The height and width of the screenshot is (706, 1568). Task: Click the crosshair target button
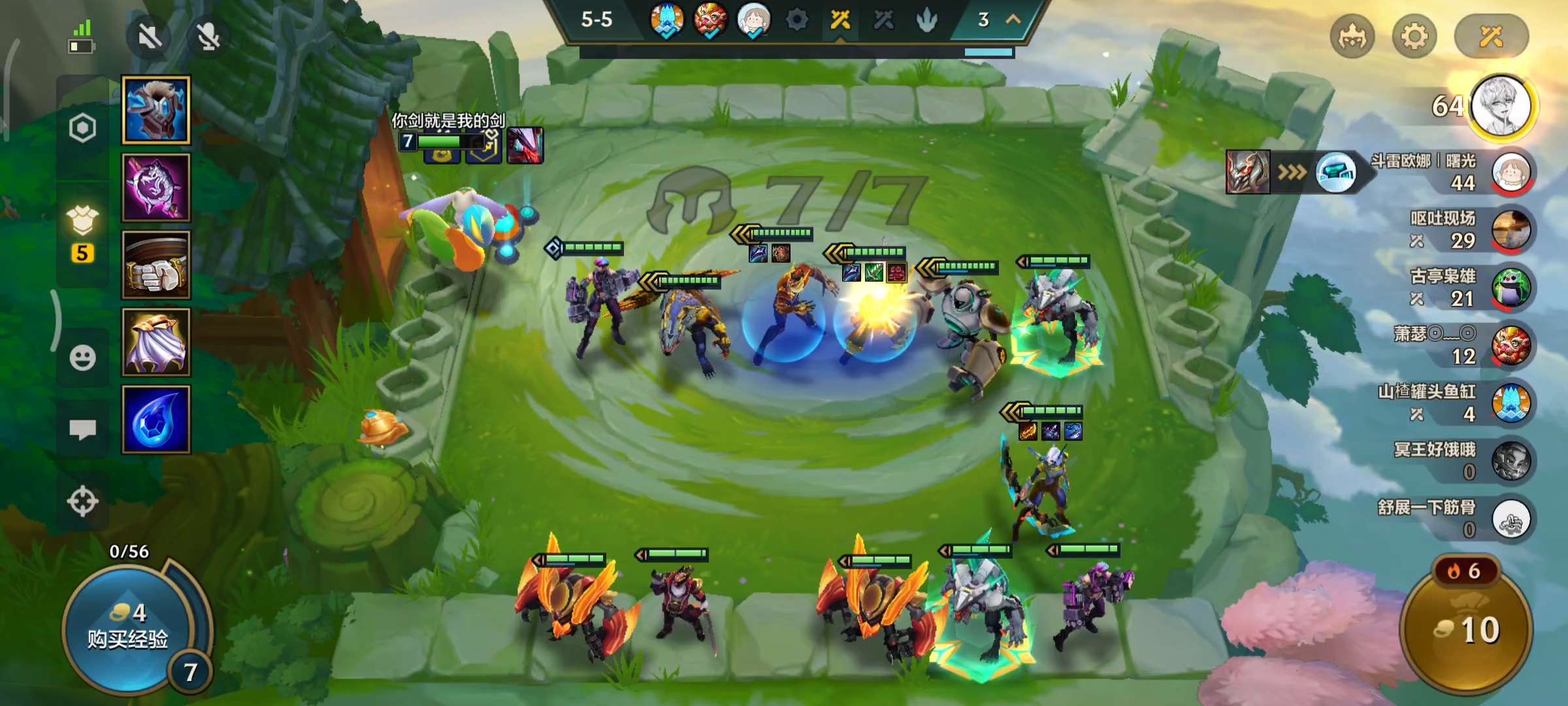pyautogui.click(x=83, y=502)
